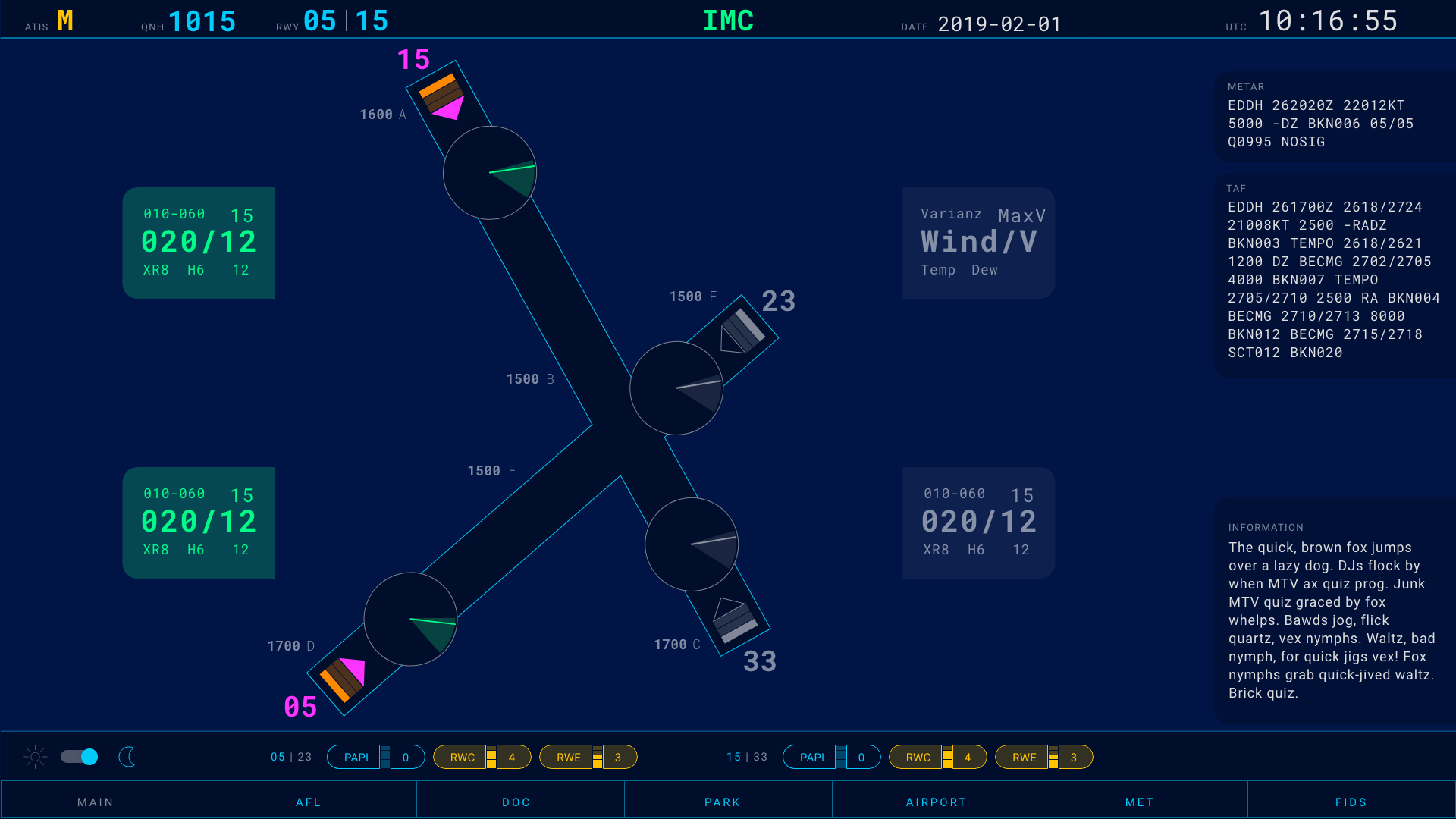Select the sun day-mode icon

tap(34, 756)
